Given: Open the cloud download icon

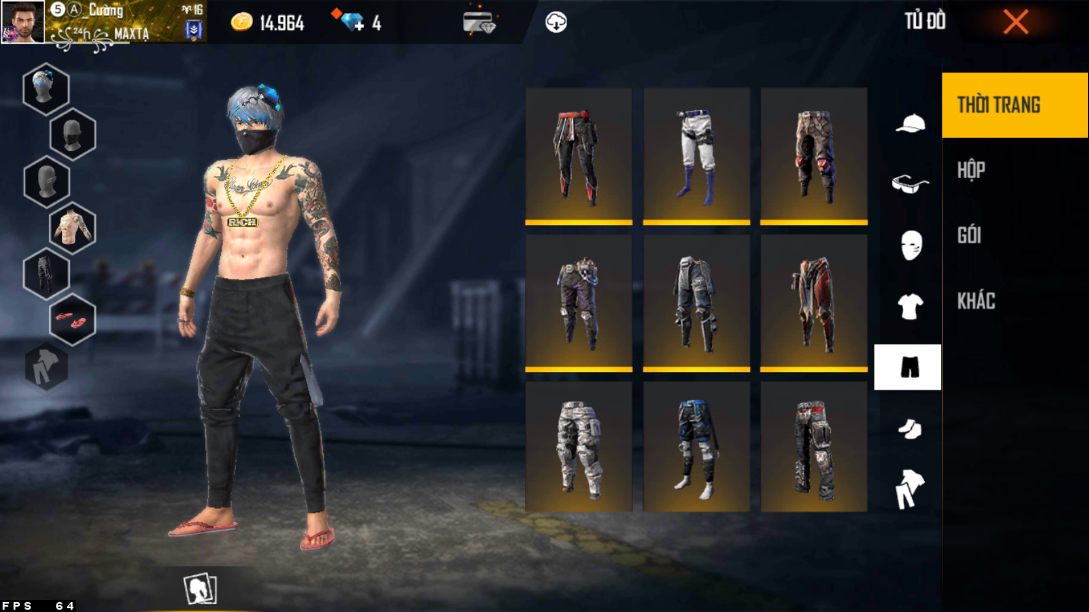Looking at the screenshot, I should tap(556, 22).
